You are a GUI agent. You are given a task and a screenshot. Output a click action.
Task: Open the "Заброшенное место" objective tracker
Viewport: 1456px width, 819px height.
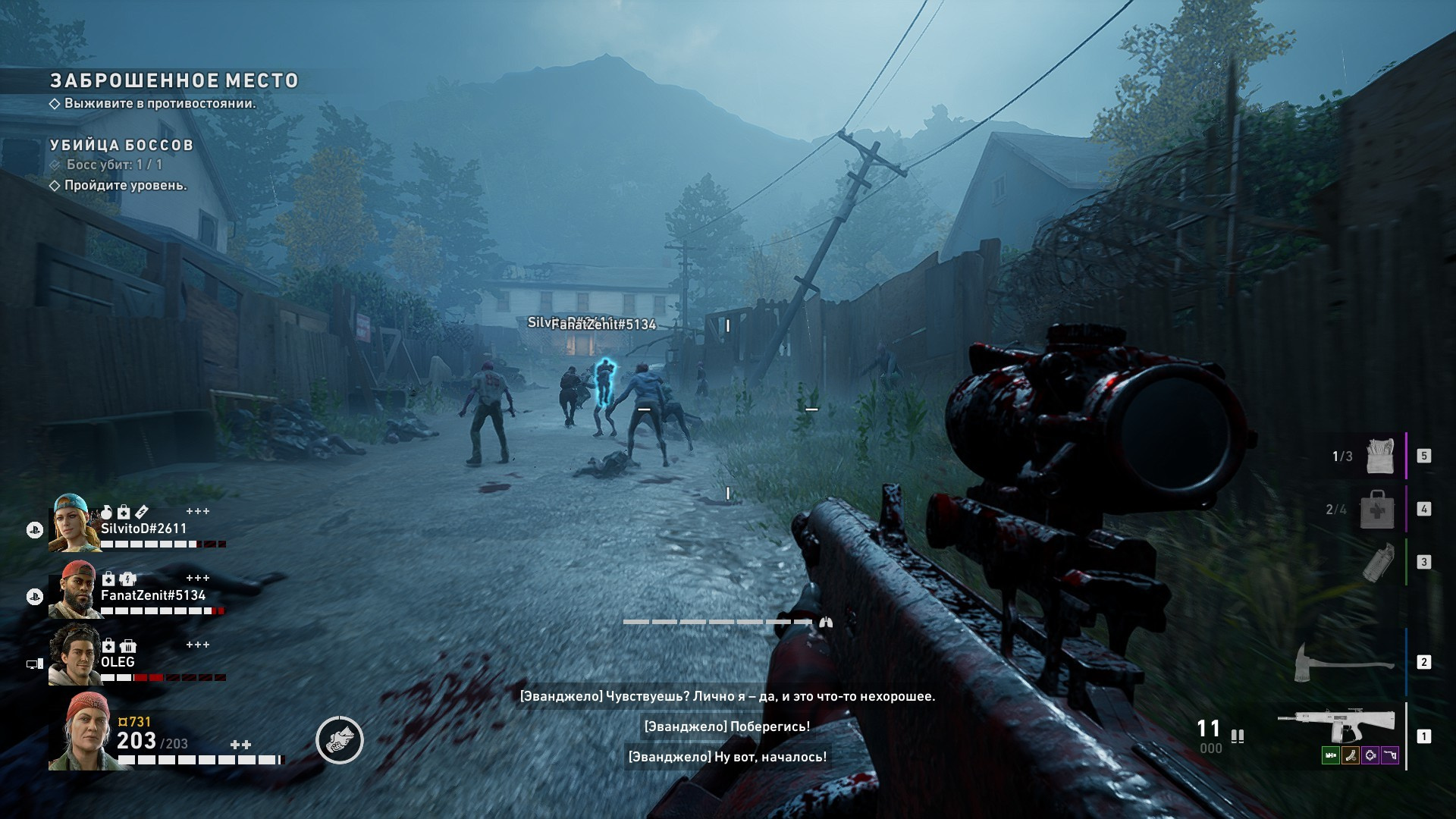174,81
